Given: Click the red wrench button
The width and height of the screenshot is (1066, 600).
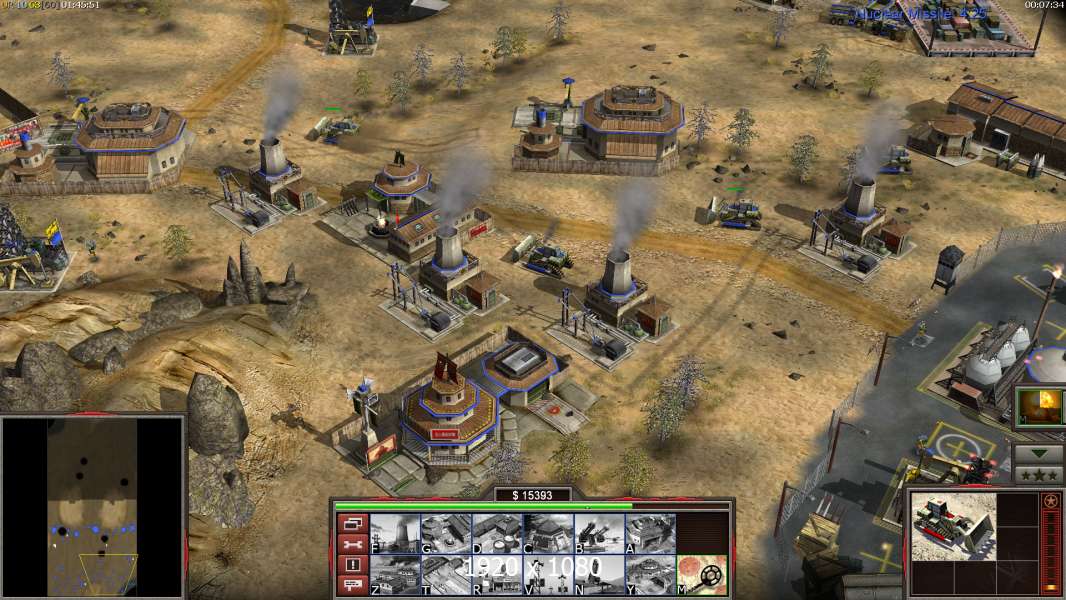Looking at the screenshot, I should tap(352, 544).
